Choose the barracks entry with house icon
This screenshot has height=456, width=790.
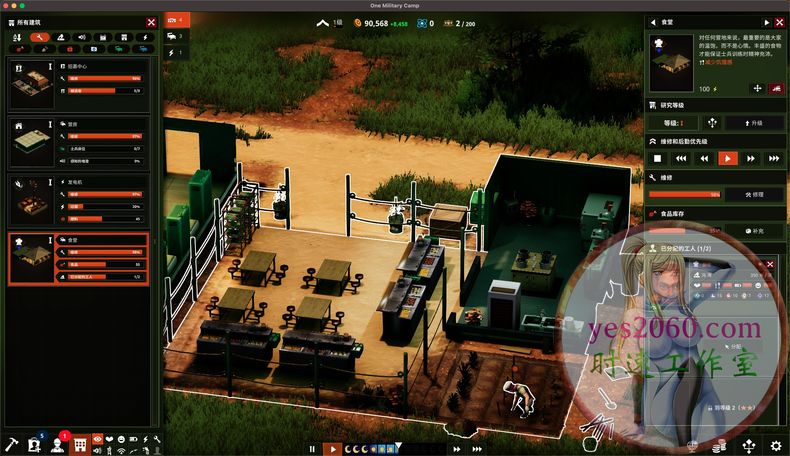tap(79, 143)
